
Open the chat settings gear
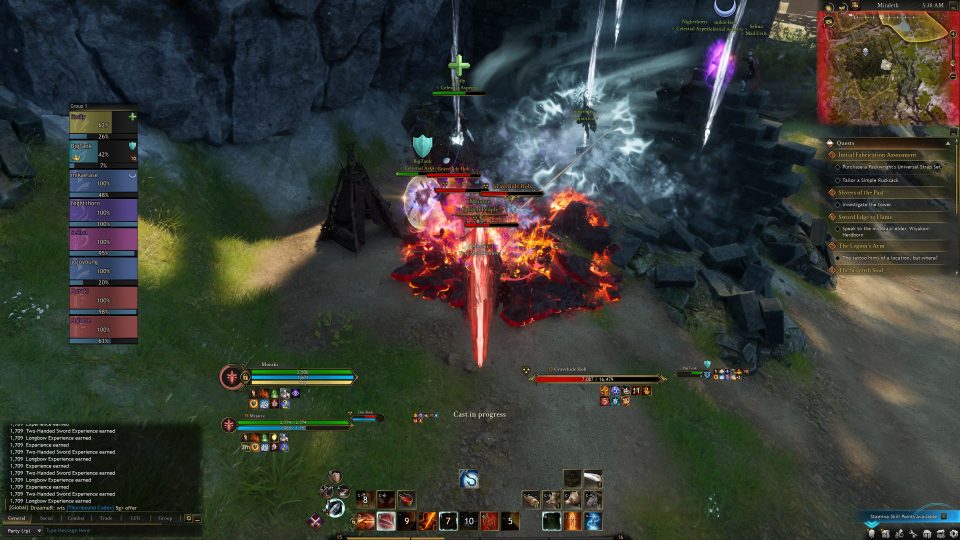coord(187,518)
